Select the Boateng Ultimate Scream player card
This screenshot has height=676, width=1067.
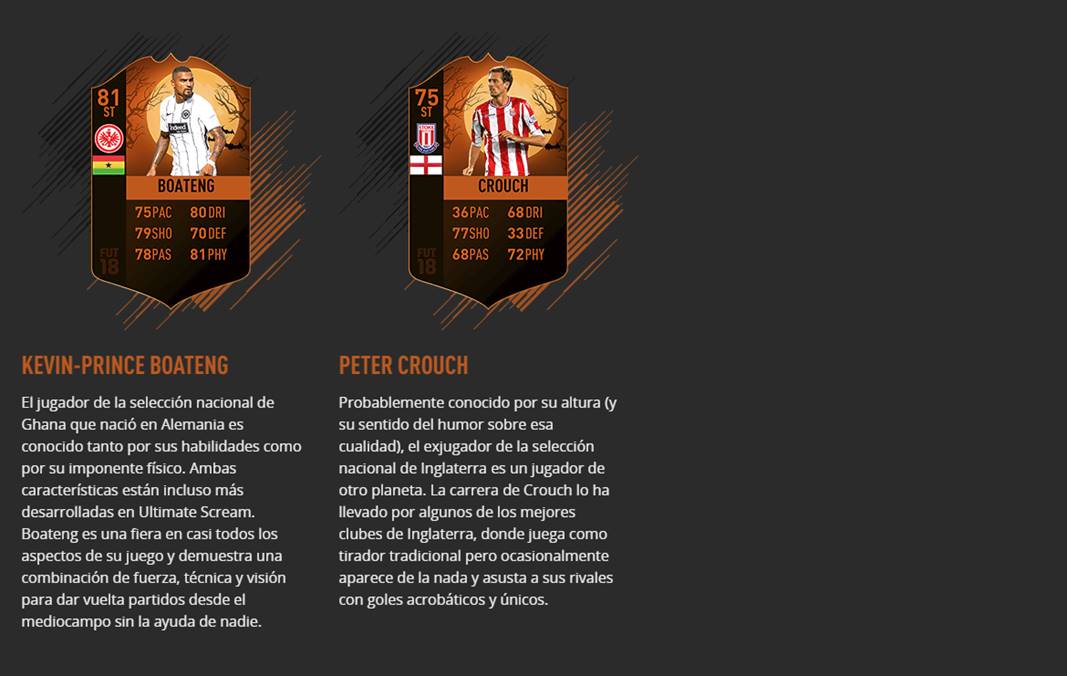pyautogui.click(x=171, y=180)
